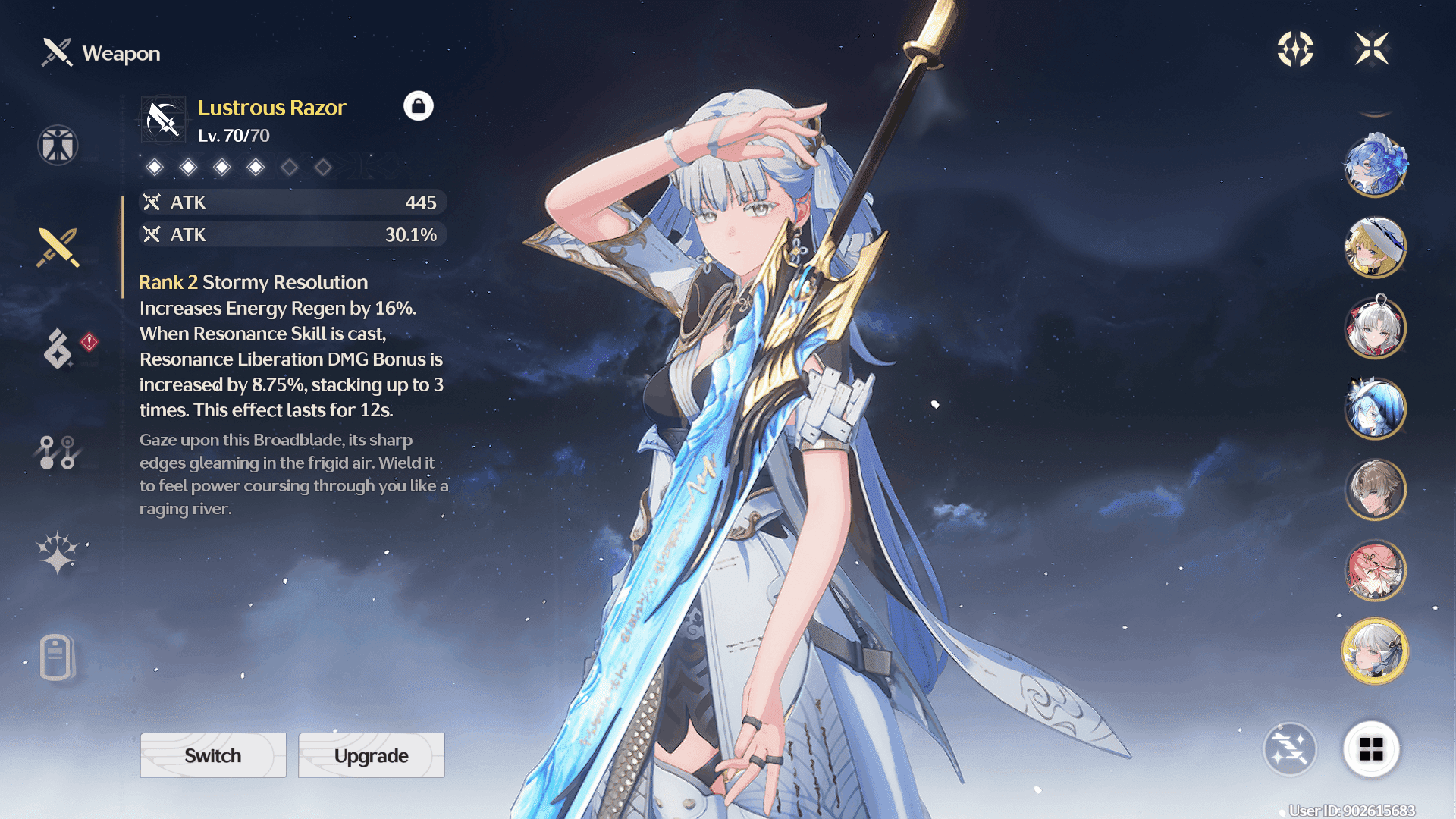The image size is (1456, 819).
Task: Switch to the skill-node Forte tab
Action: click(58, 452)
